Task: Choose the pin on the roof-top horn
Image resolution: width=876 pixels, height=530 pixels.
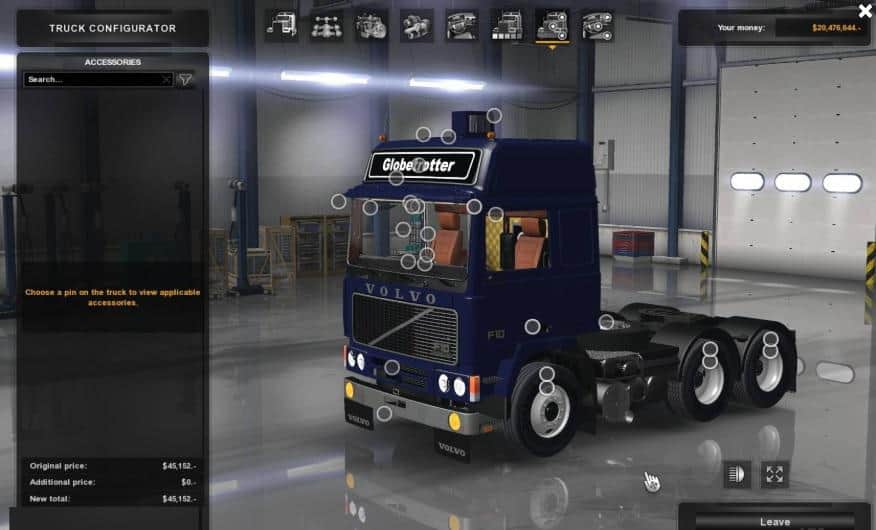Action: [x=493, y=116]
